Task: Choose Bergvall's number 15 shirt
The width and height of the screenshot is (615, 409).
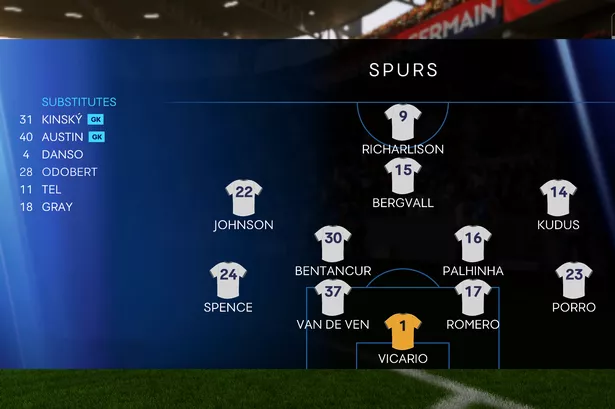Action: coord(403,175)
